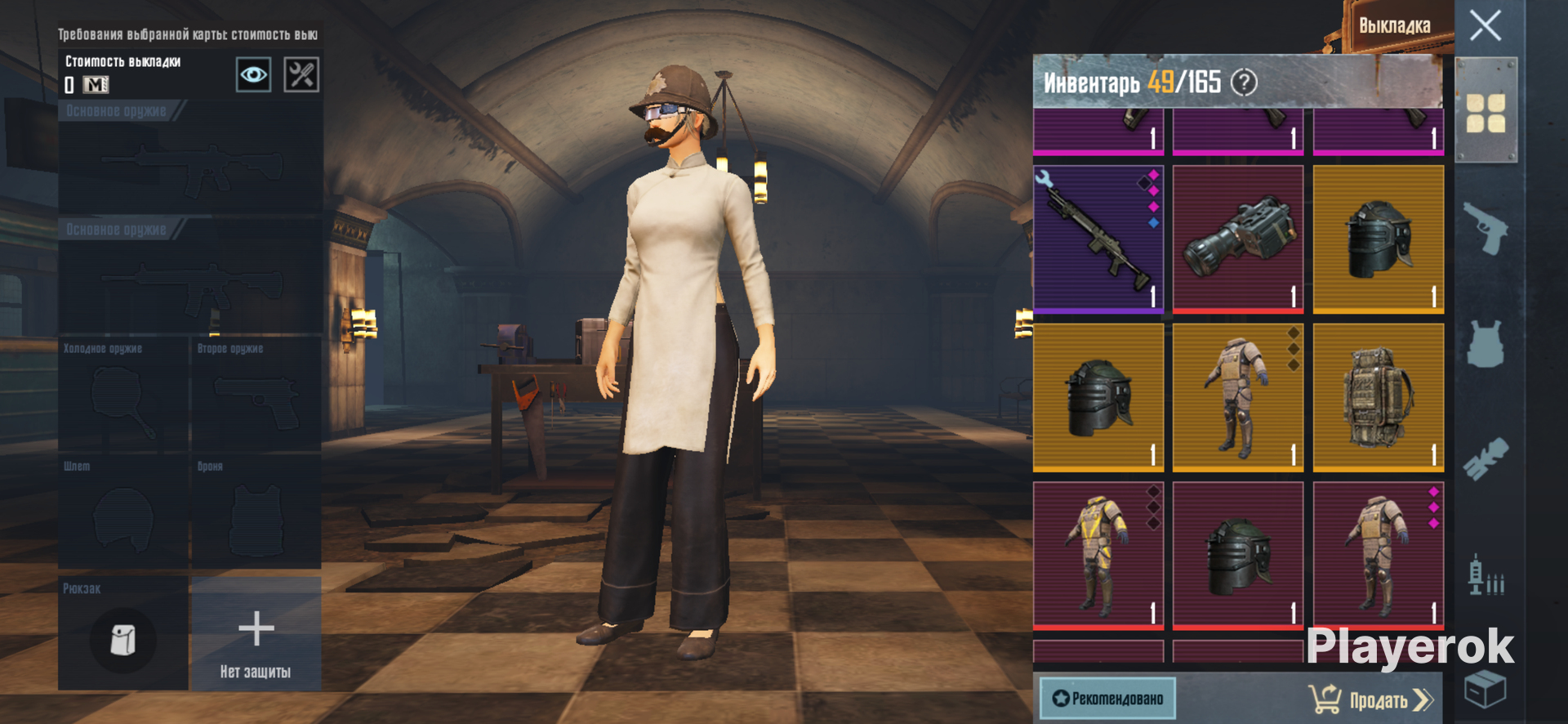The width and height of the screenshot is (1568, 724).
Task: Toggle the eye visibility icon
Action: point(253,75)
